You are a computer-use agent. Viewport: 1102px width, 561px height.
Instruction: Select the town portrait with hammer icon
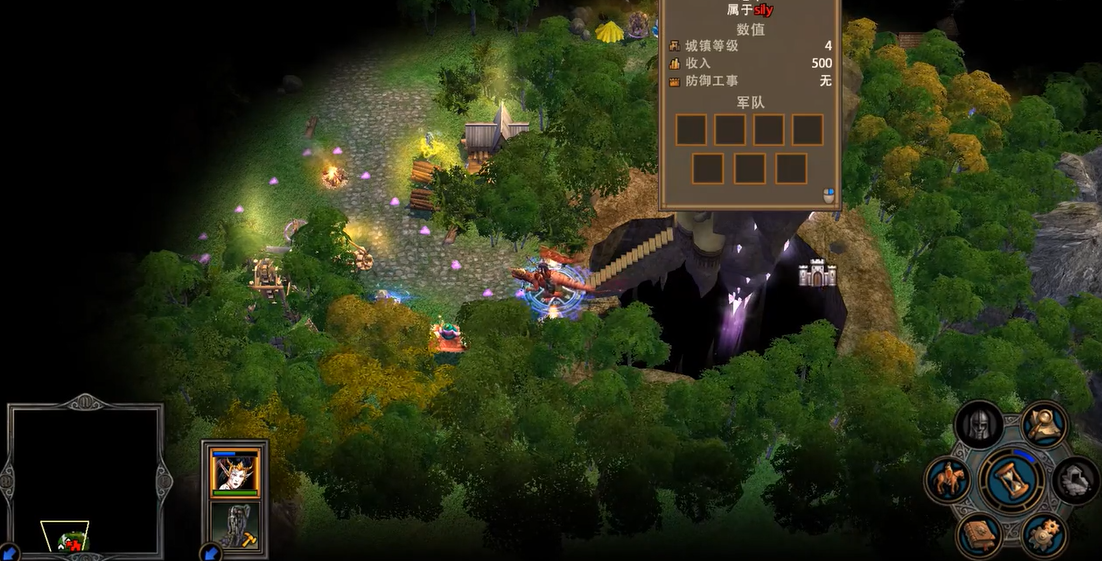click(236, 524)
